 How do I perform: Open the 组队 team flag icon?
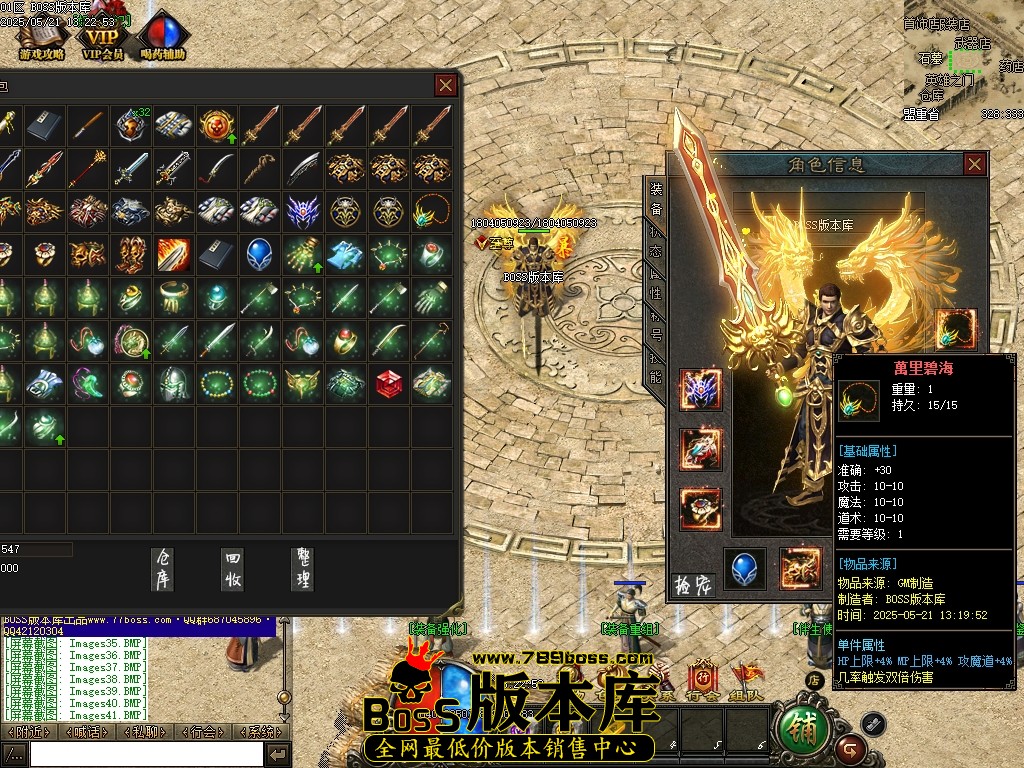[745, 682]
